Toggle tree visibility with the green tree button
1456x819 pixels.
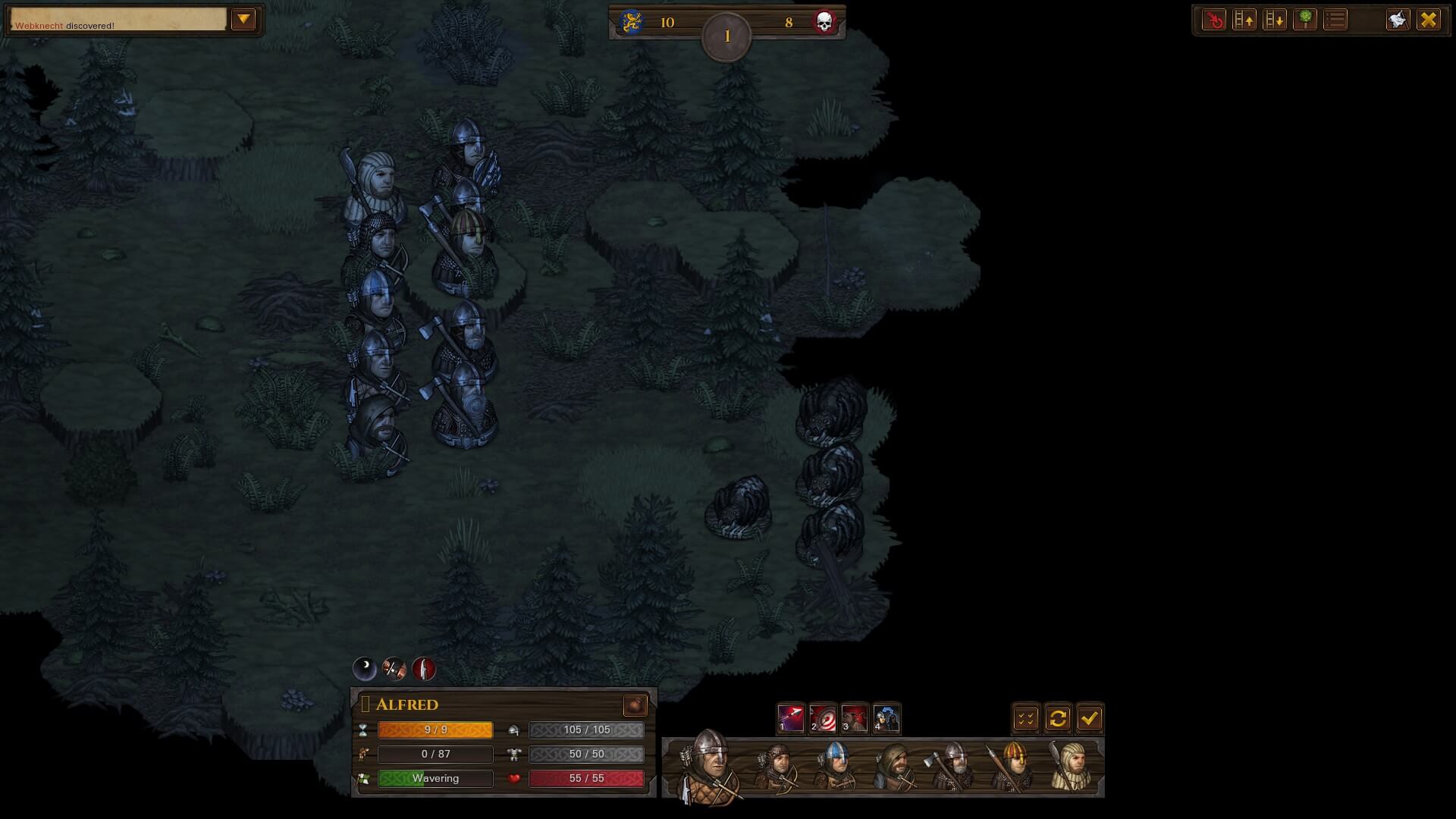tap(1305, 20)
